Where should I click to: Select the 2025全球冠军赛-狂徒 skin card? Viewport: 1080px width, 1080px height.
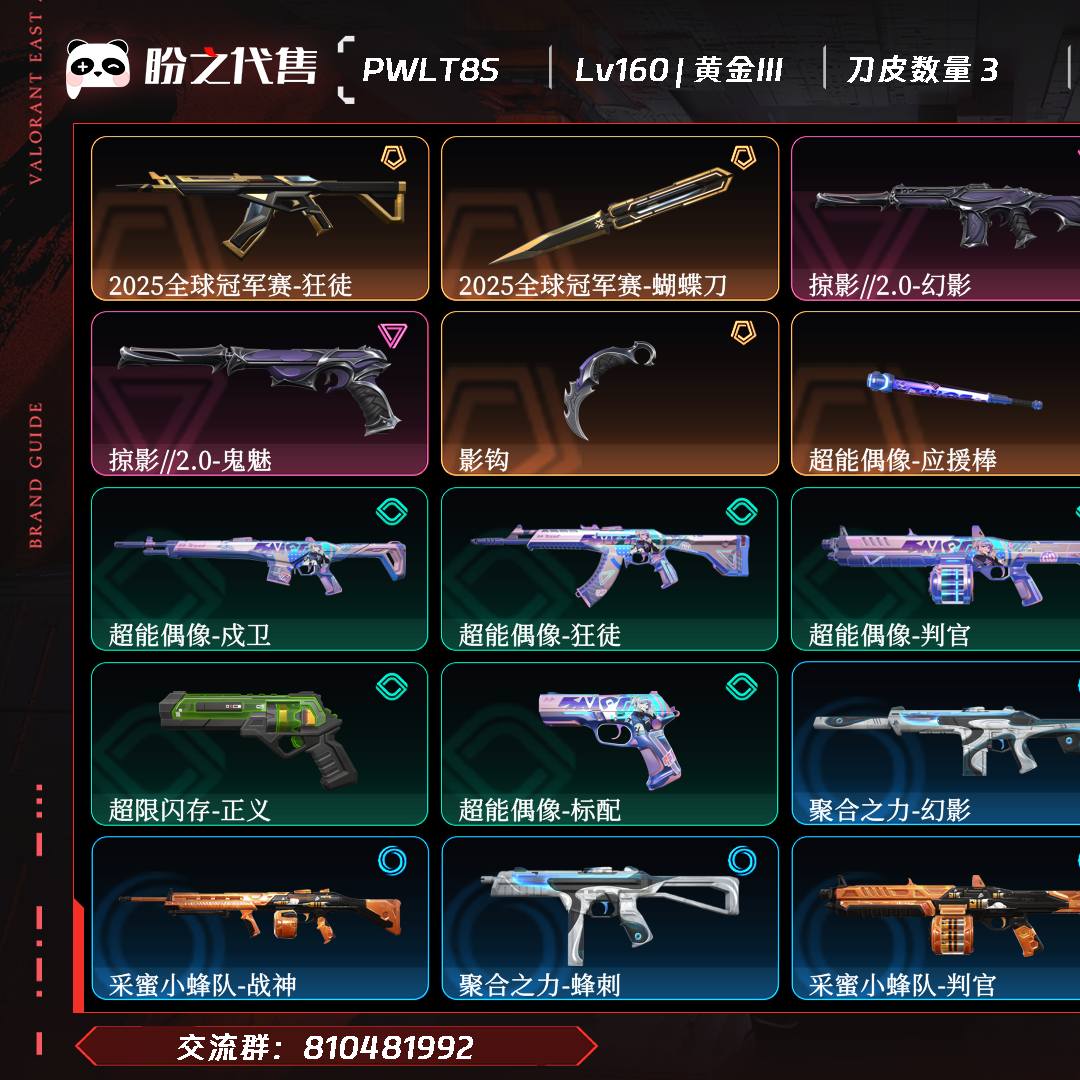(260, 218)
